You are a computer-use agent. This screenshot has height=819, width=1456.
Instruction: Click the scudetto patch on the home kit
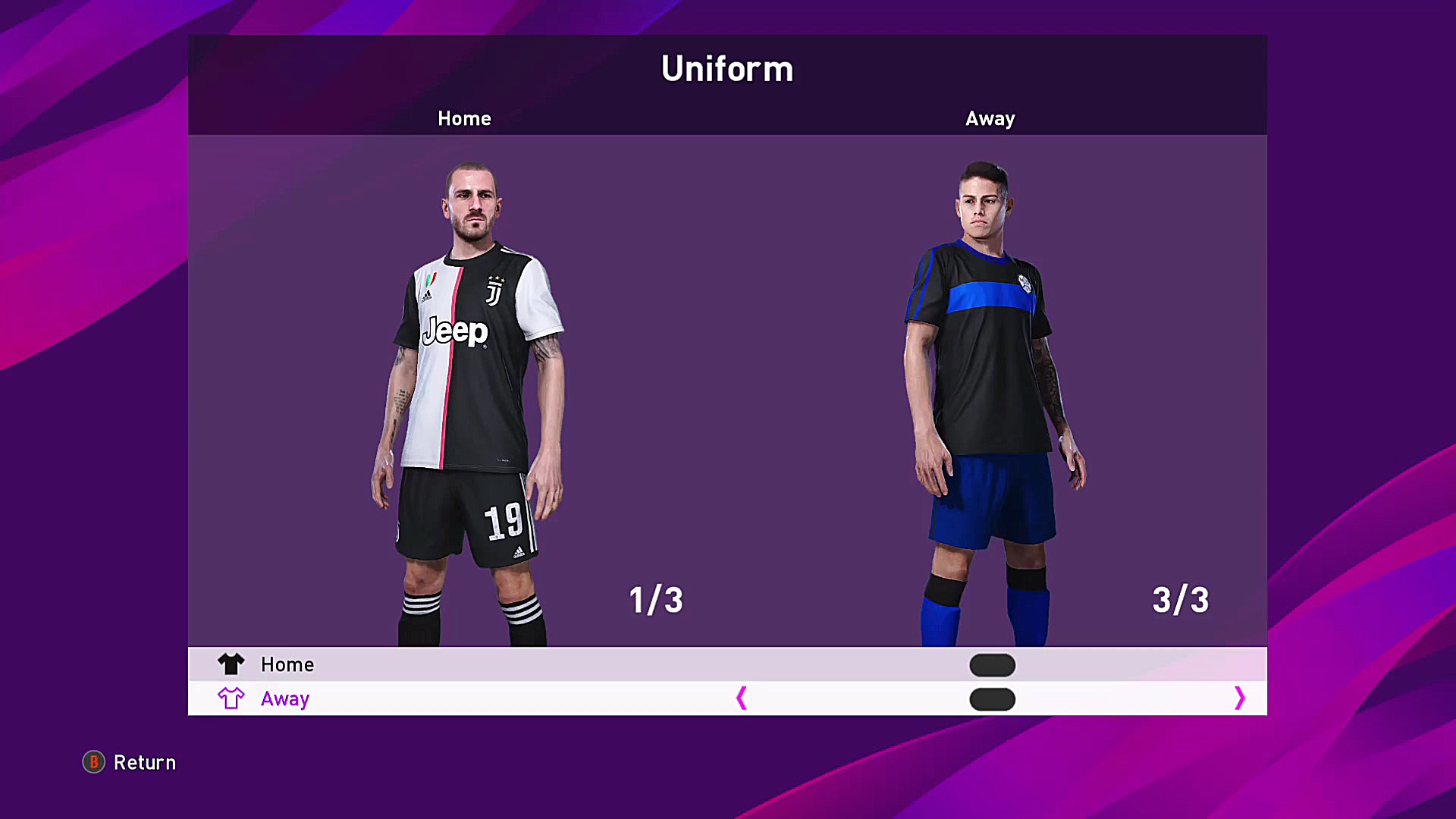tap(431, 279)
